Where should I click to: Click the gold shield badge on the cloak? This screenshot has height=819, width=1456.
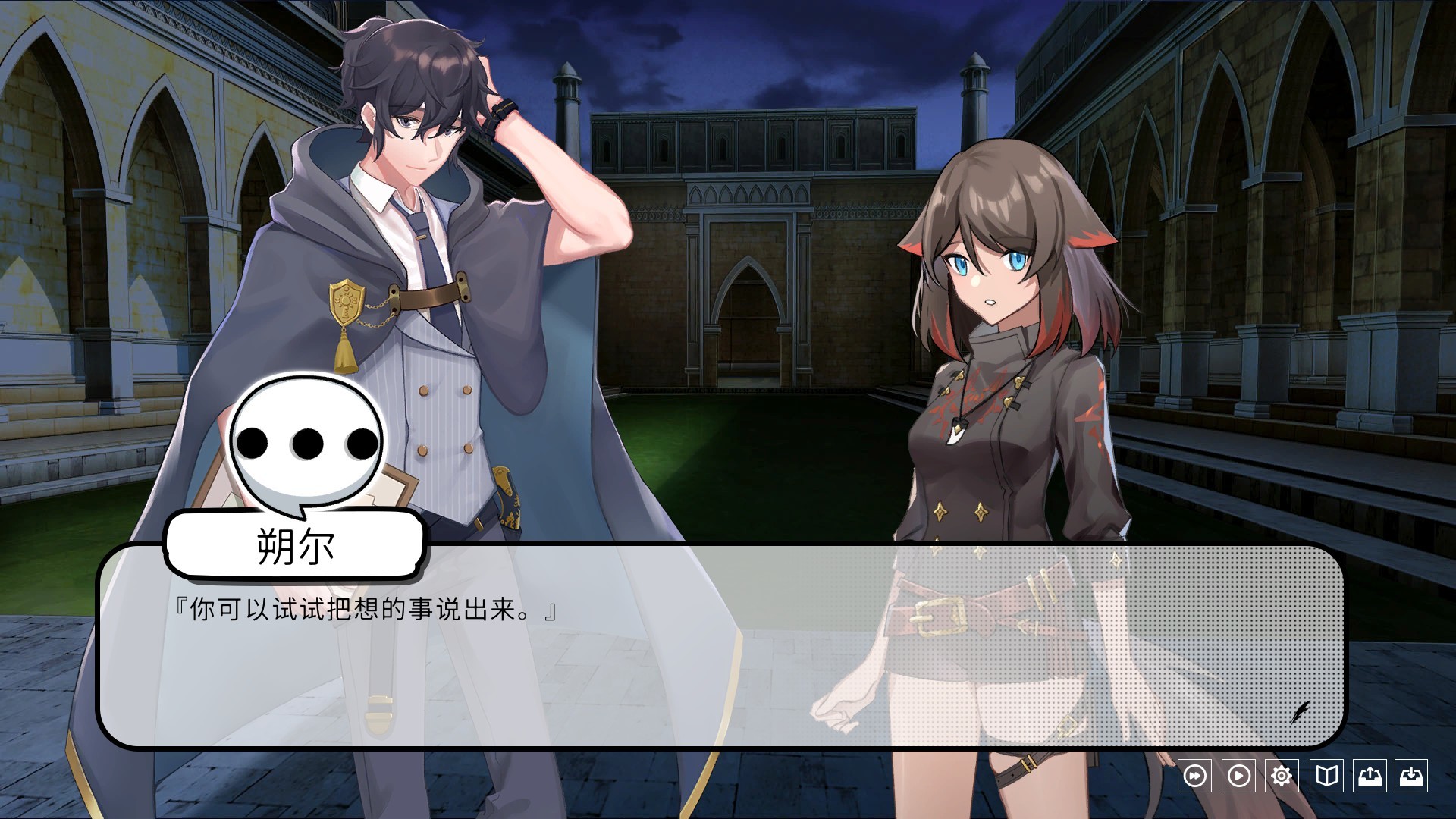coord(346,303)
